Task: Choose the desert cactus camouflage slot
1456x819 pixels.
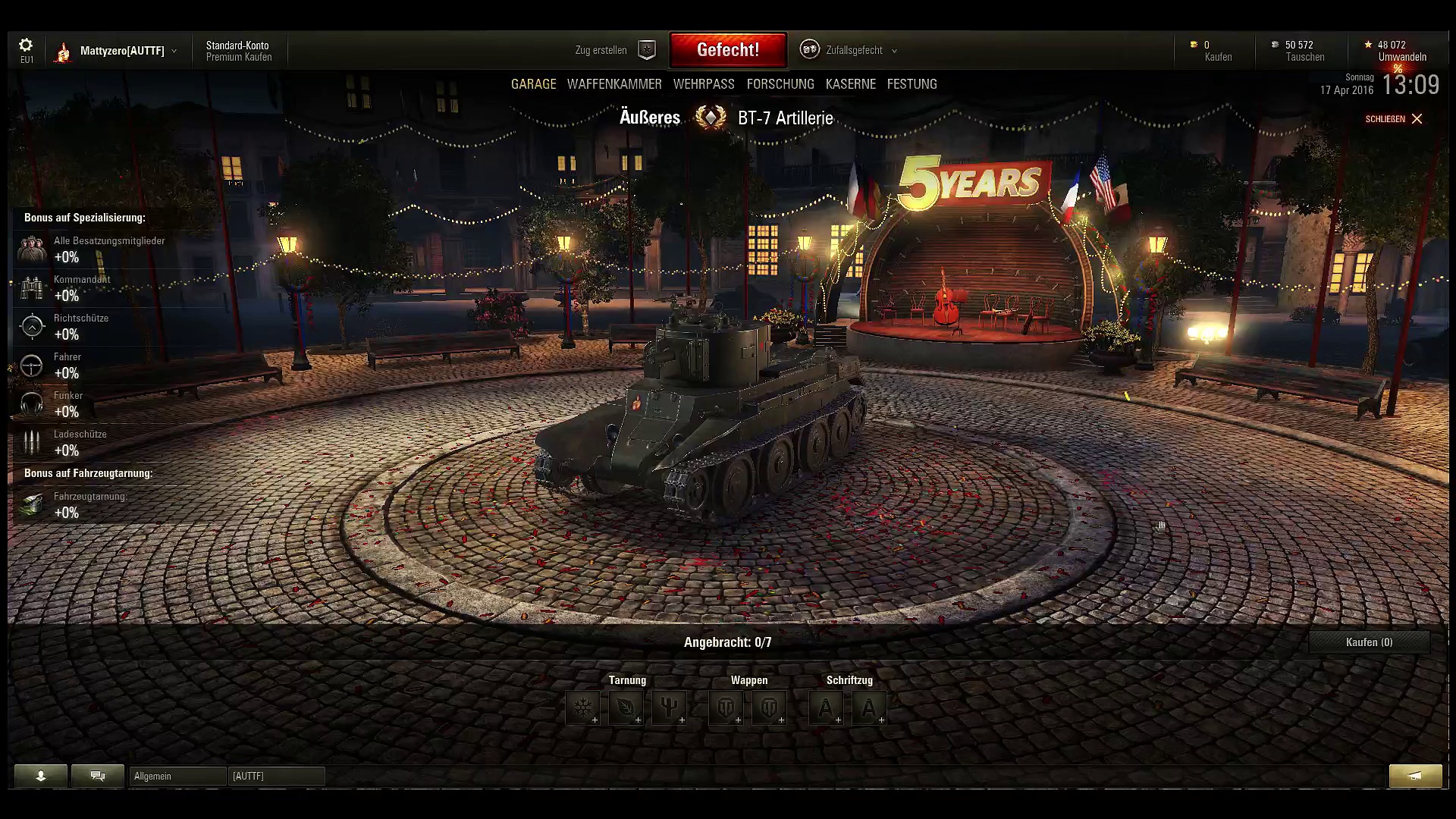Action: [669, 708]
